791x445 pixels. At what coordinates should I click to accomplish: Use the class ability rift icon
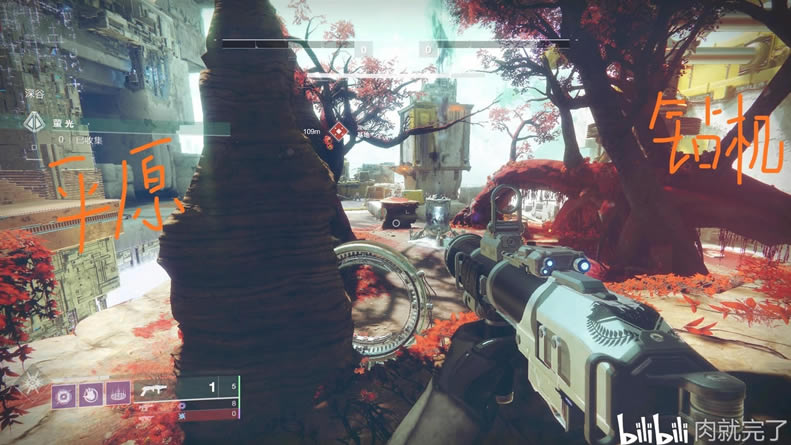pyautogui.click(x=118, y=392)
